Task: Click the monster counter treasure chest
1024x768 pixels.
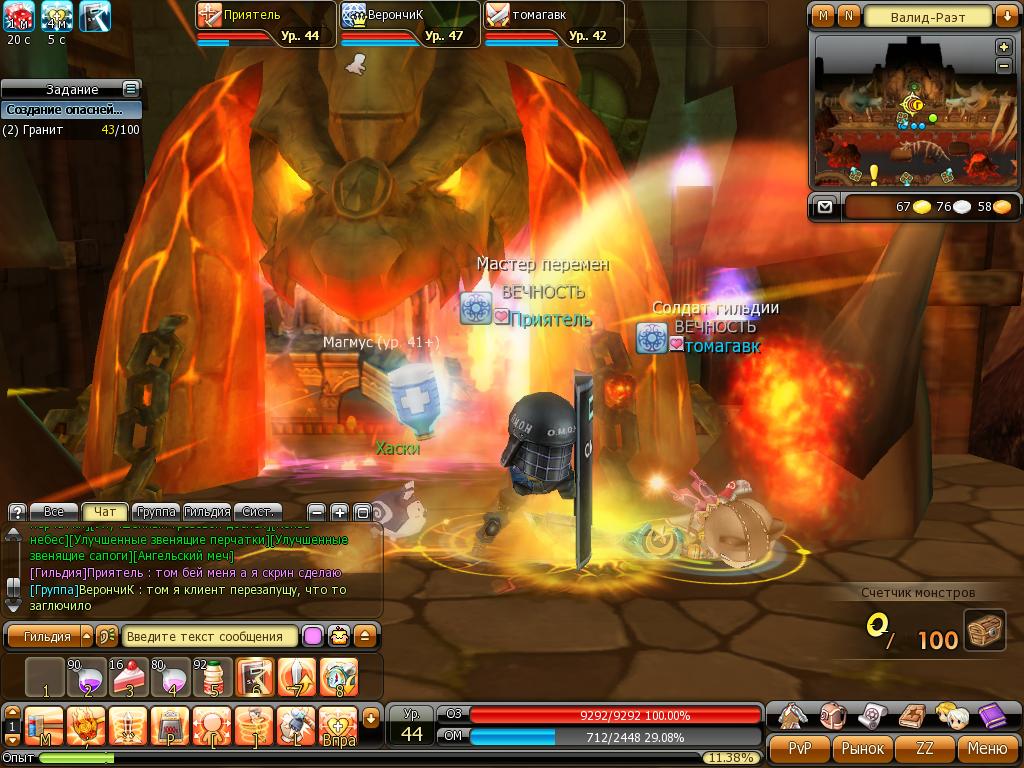Action: (x=985, y=631)
